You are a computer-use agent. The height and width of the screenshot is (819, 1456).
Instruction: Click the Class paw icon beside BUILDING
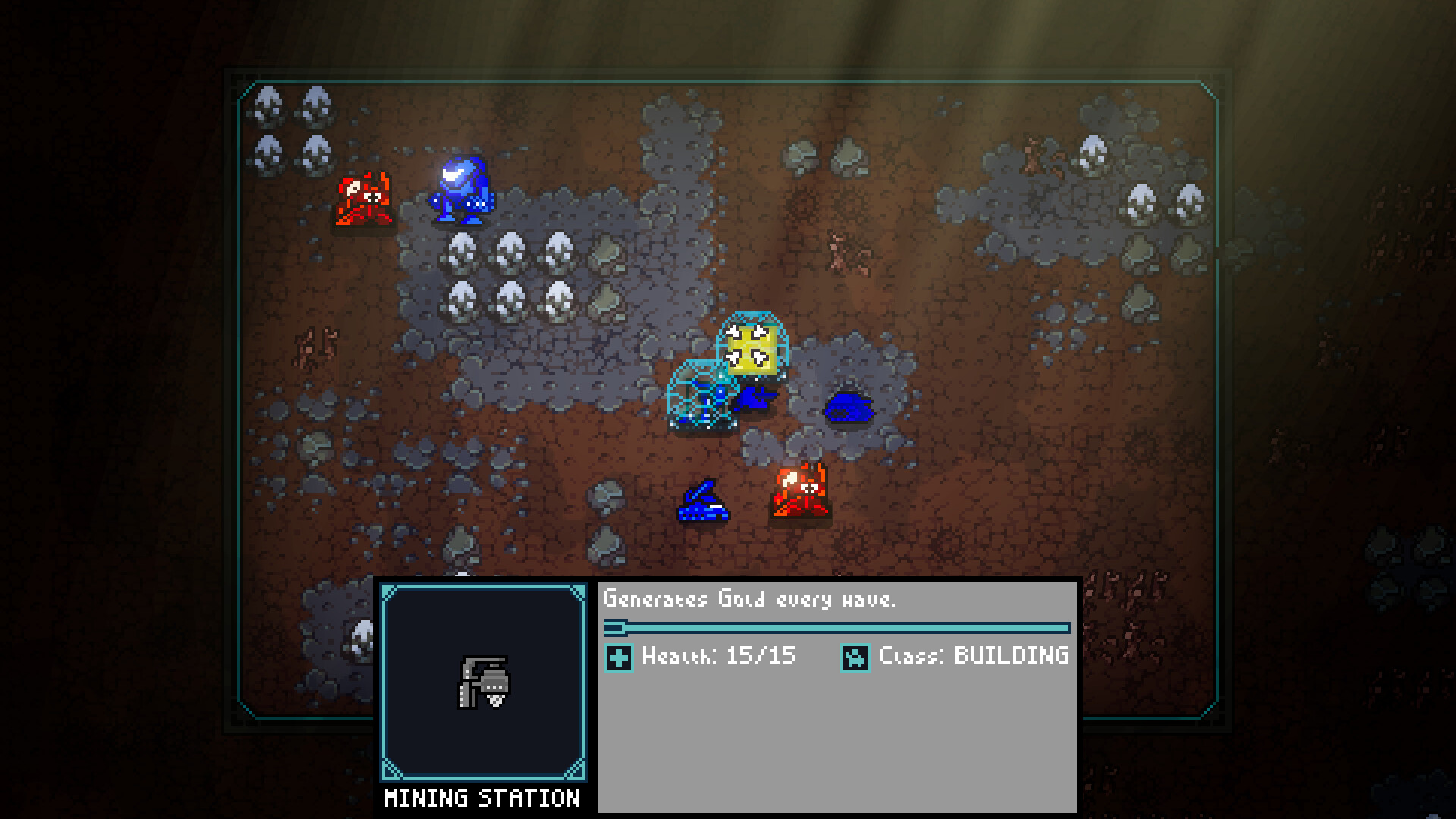[857, 657]
